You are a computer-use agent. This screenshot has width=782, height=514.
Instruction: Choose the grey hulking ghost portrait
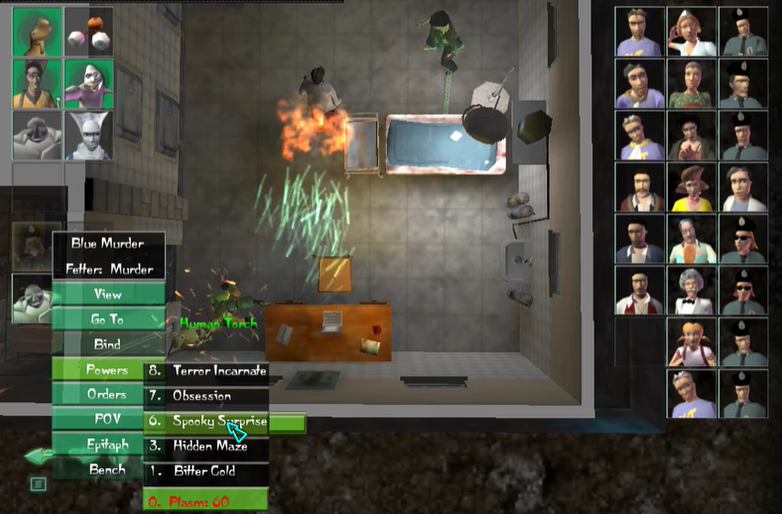(37, 135)
